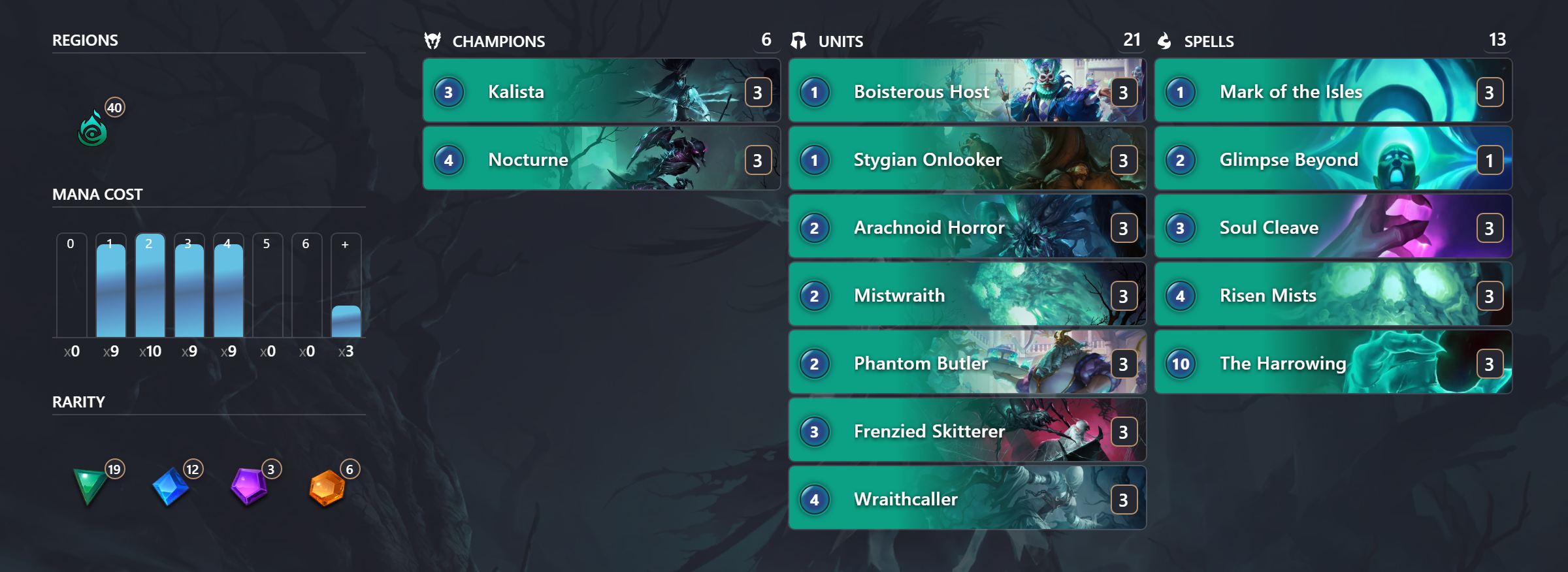Pick the Mistwraith unit card
1568x572 pixels.
coord(967,294)
